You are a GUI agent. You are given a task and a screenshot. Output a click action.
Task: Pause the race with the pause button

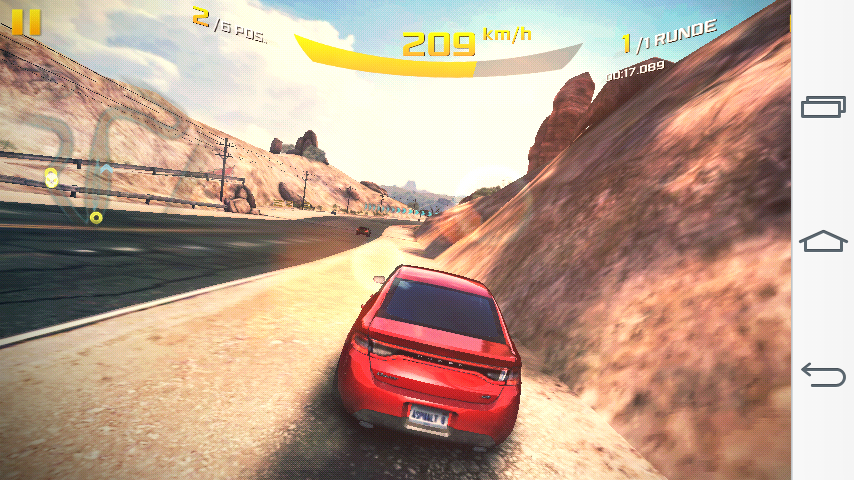(27, 22)
